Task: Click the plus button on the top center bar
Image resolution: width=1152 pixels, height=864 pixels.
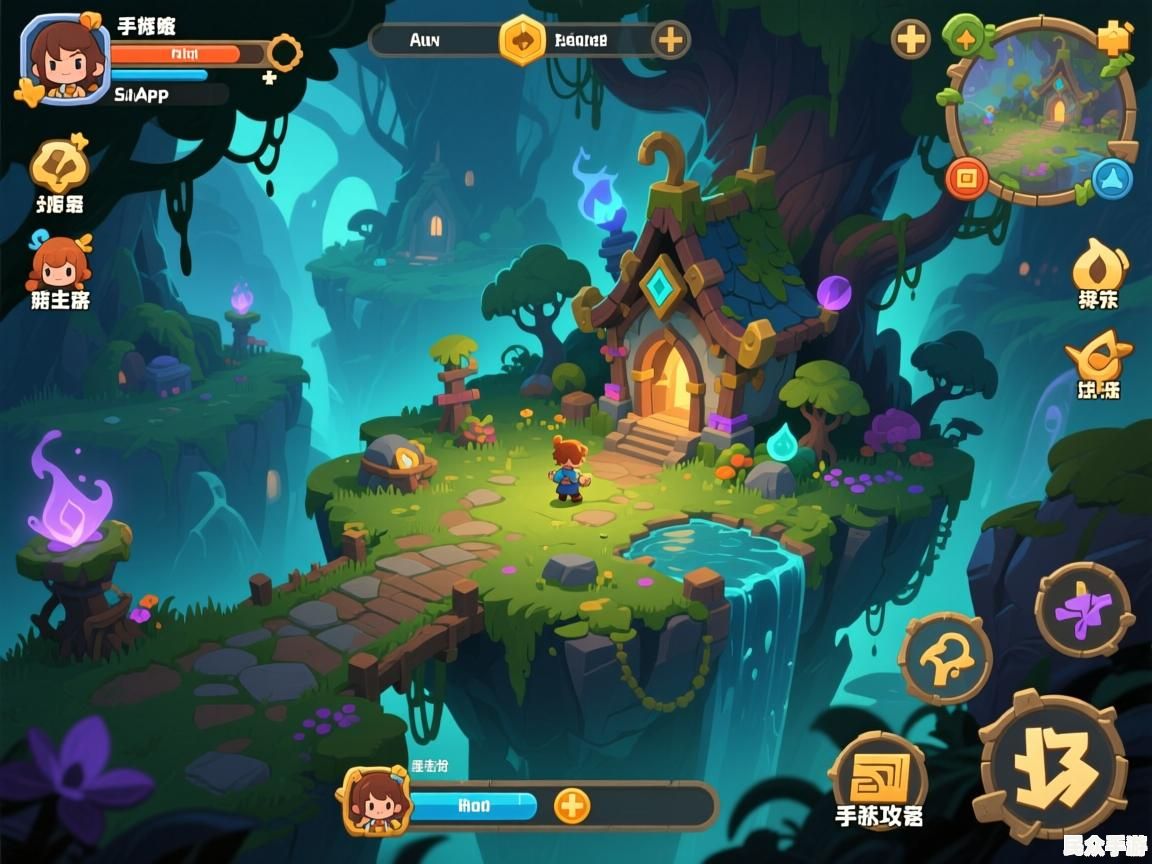Action: click(670, 40)
